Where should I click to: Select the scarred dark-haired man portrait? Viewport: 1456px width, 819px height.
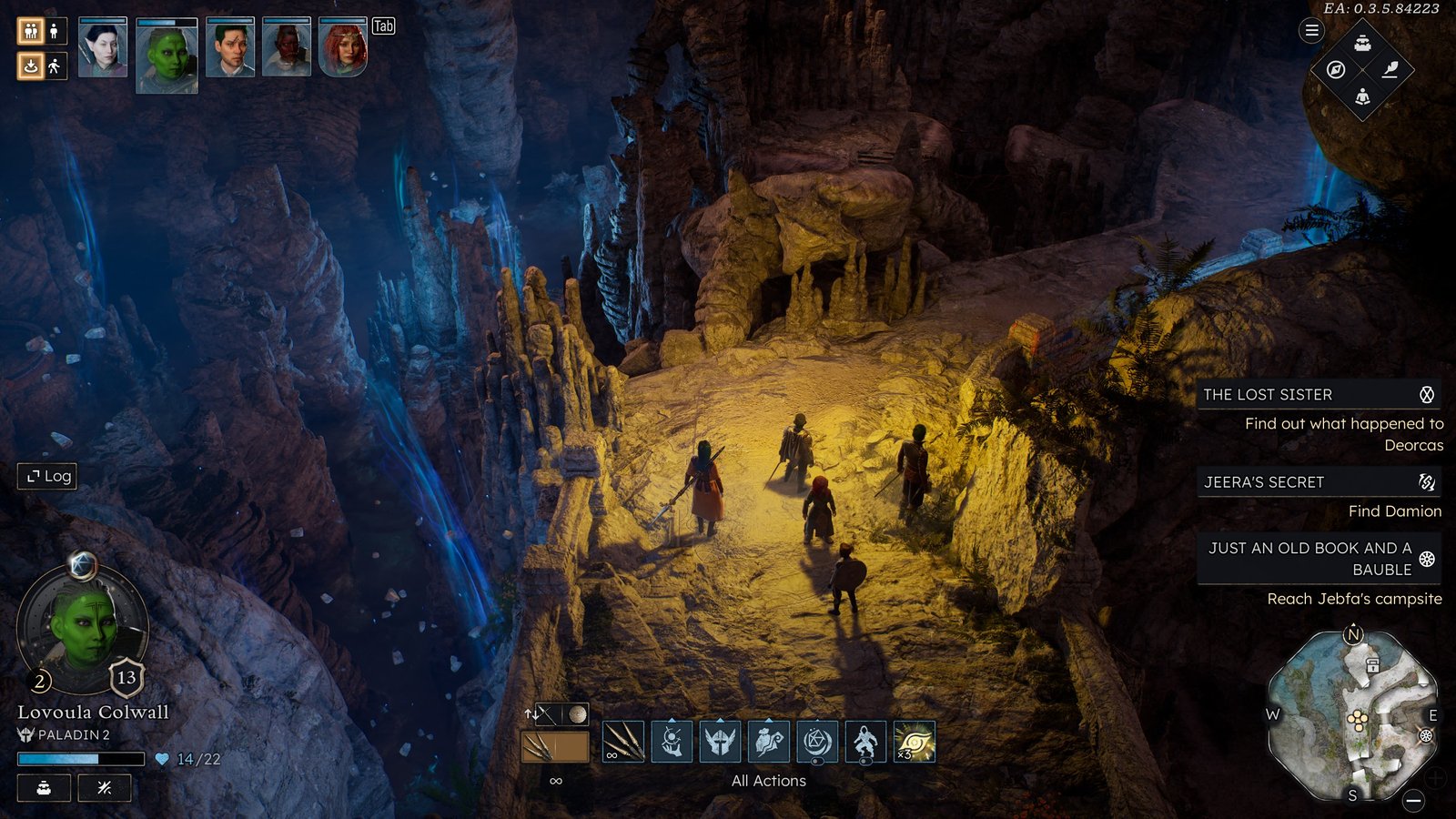click(230, 48)
